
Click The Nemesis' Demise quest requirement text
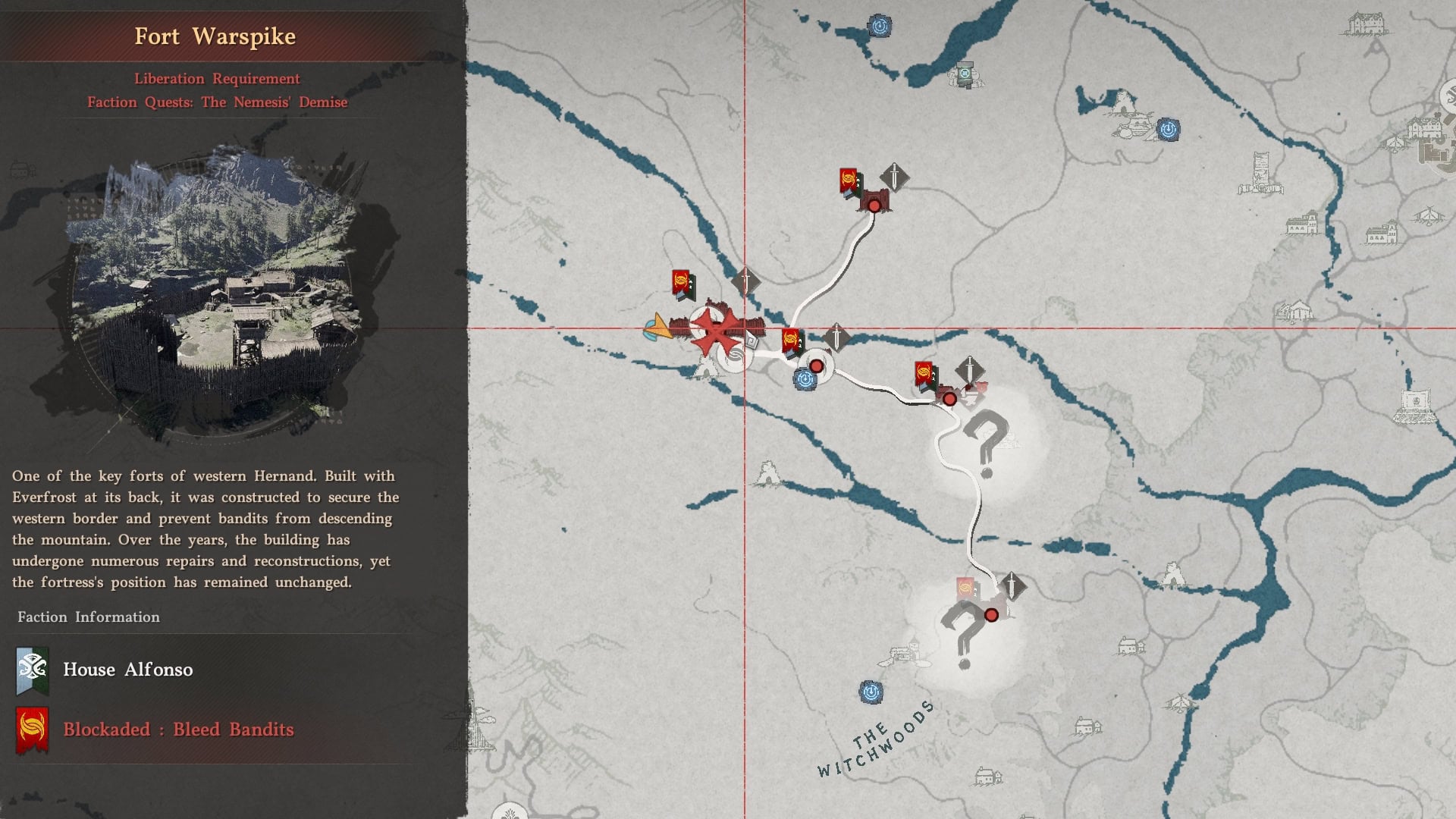coord(217,102)
